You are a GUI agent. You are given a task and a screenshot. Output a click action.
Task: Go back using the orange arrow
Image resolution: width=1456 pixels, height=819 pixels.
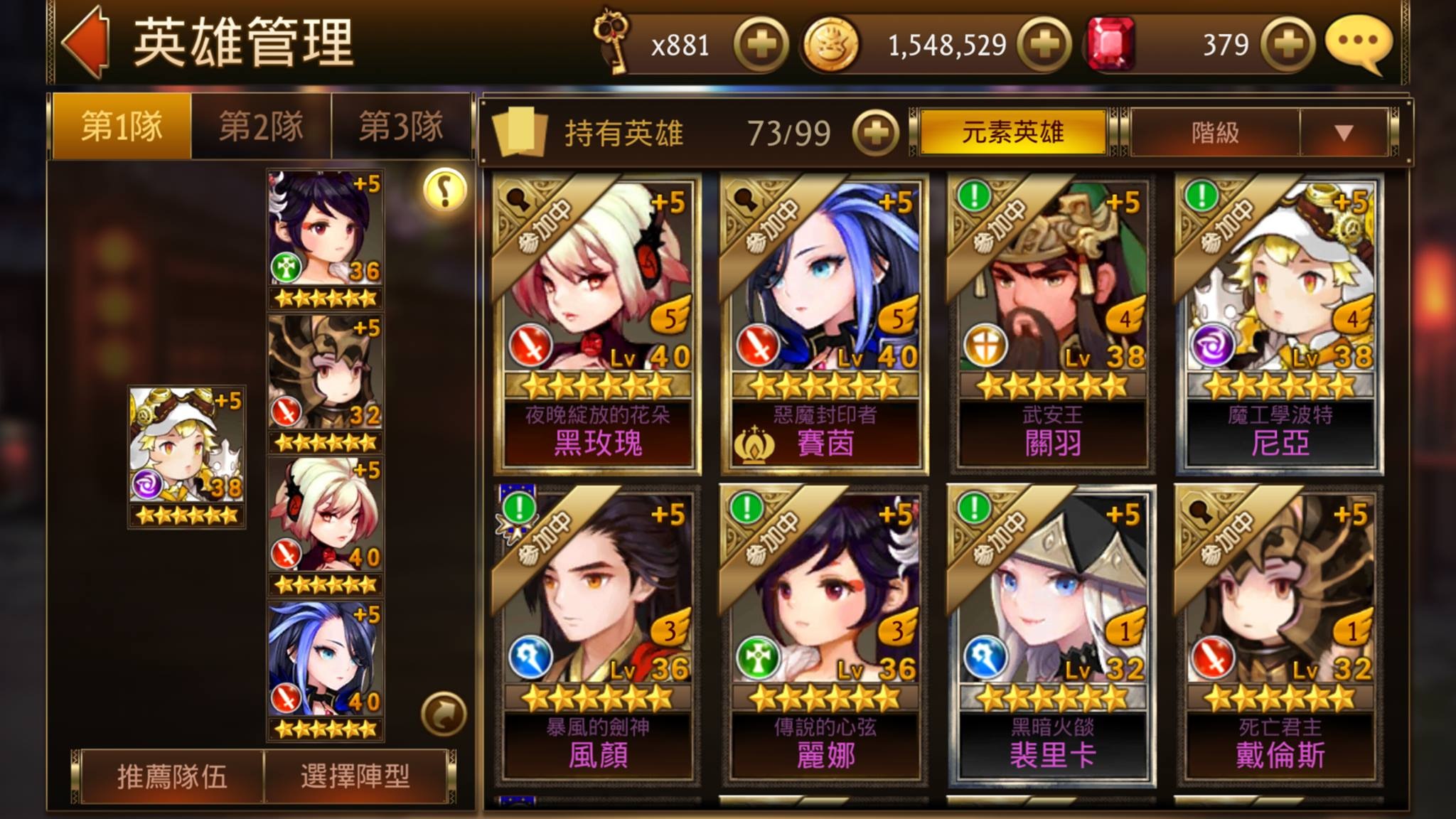pos(87,43)
